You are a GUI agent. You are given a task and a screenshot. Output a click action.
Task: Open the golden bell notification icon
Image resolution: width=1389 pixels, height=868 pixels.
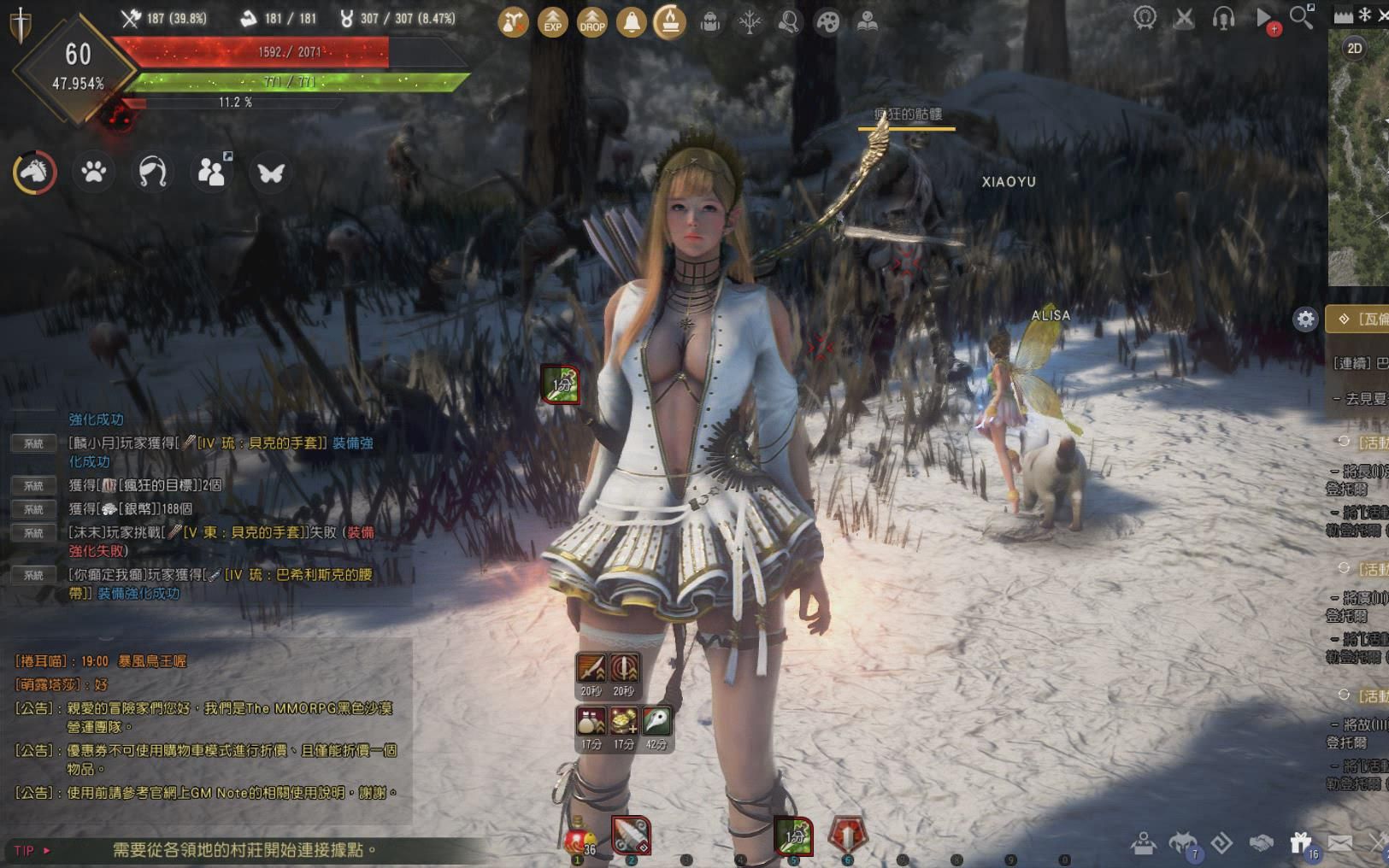tap(632, 21)
